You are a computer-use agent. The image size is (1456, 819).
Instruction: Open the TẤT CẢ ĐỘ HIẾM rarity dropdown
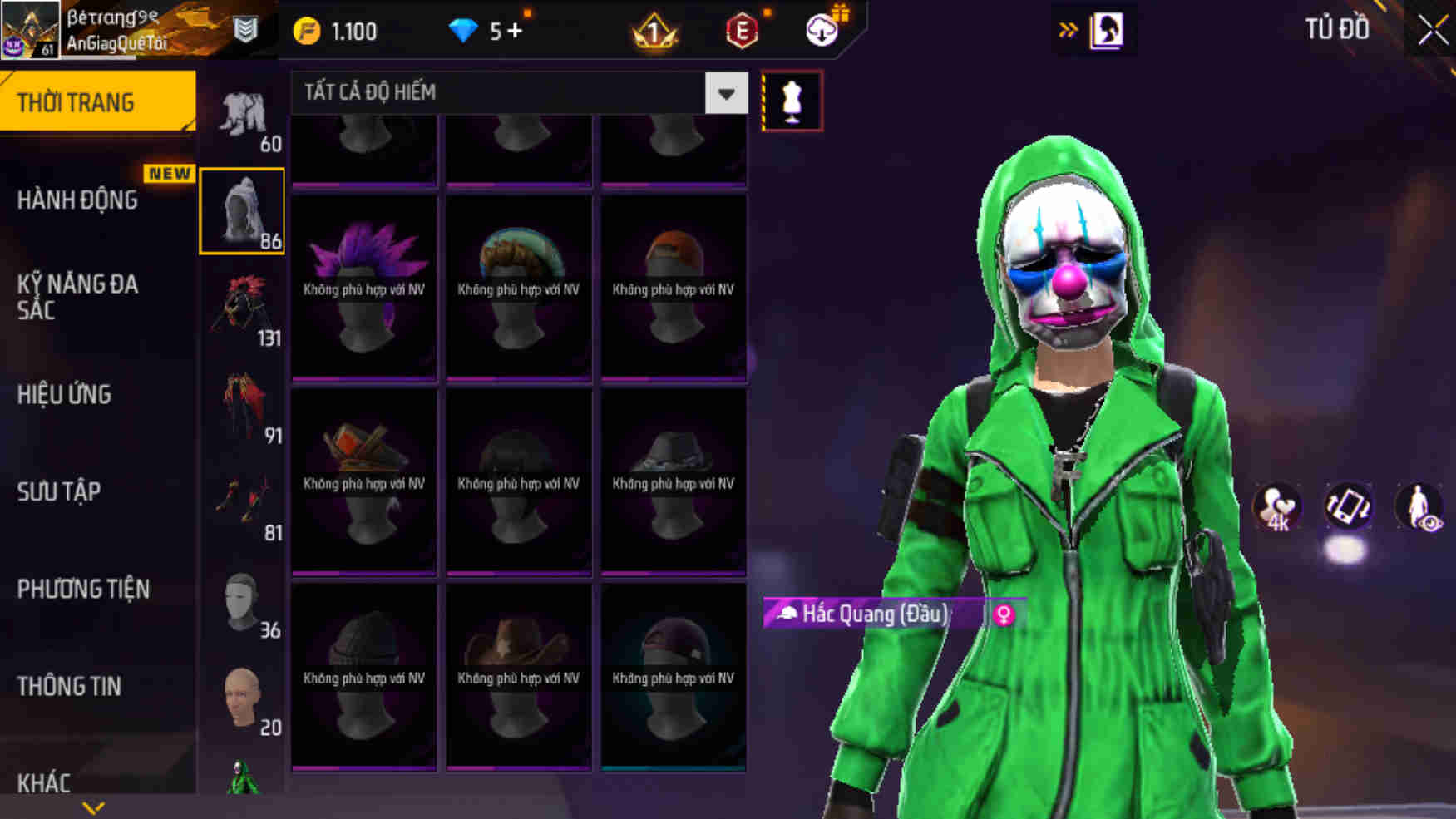[x=516, y=93]
